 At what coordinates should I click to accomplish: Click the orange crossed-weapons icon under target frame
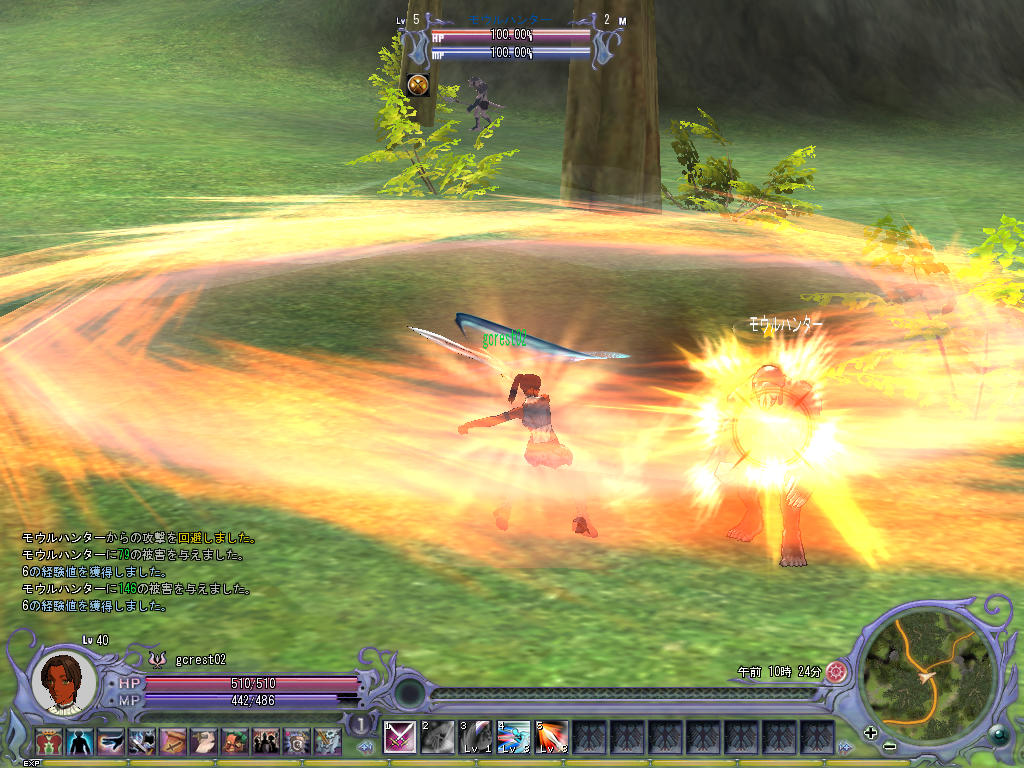pos(418,85)
